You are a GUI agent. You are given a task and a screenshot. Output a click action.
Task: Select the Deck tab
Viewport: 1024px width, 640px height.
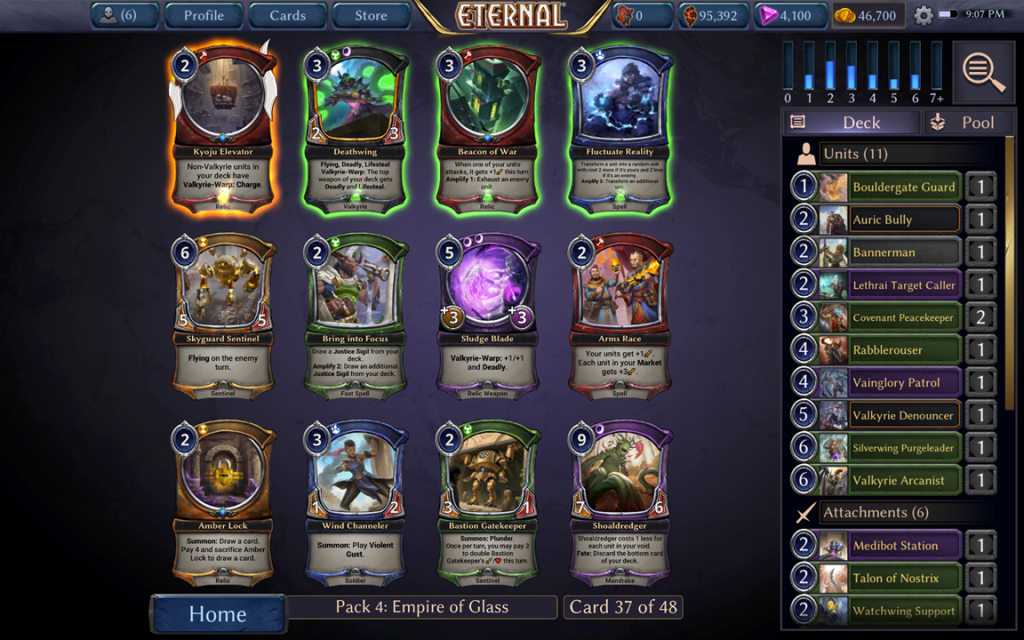tap(850, 122)
